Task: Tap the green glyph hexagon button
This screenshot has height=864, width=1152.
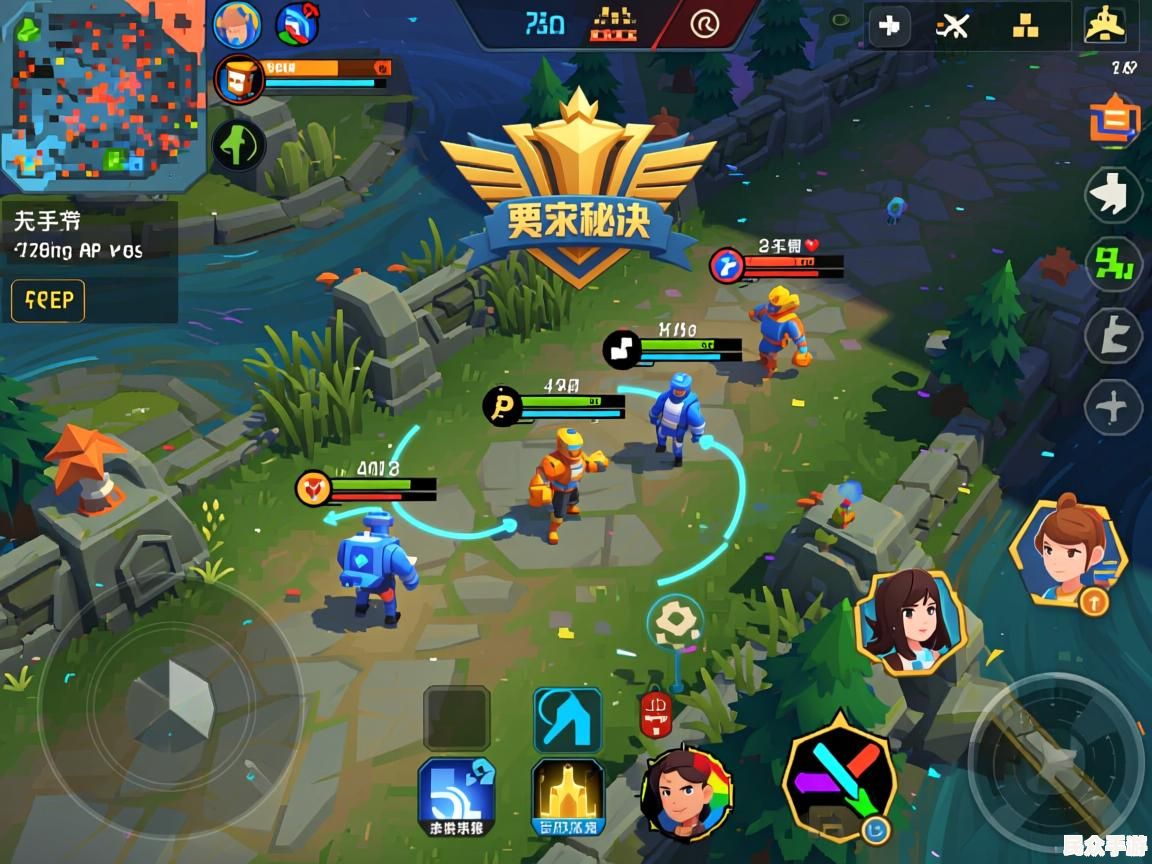Action: (x=1113, y=263)
